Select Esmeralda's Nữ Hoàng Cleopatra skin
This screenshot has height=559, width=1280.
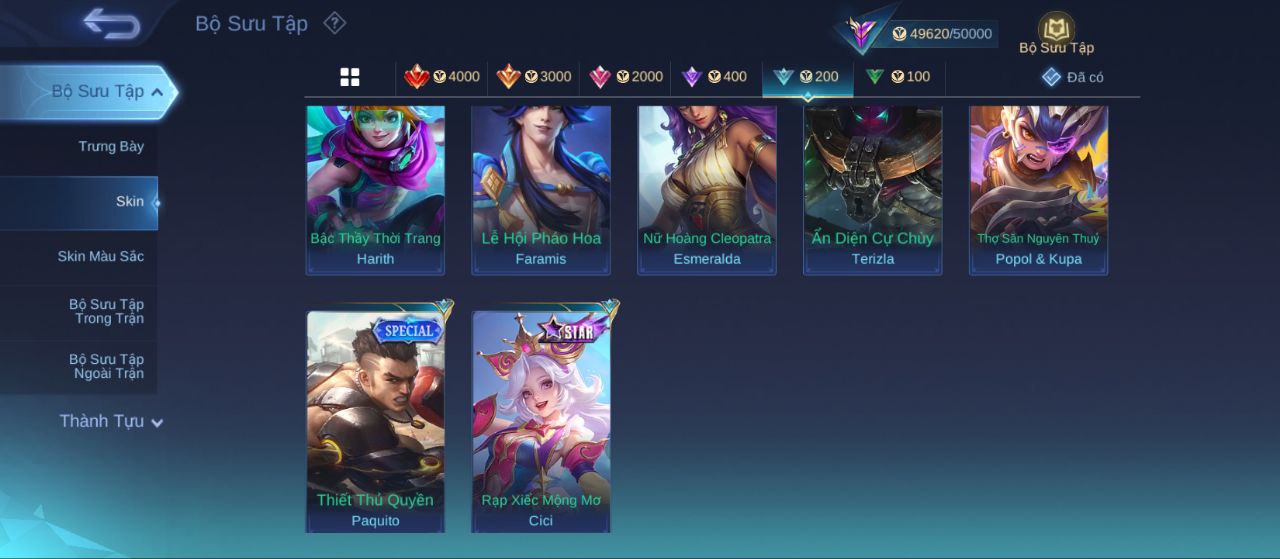[707, 190]
